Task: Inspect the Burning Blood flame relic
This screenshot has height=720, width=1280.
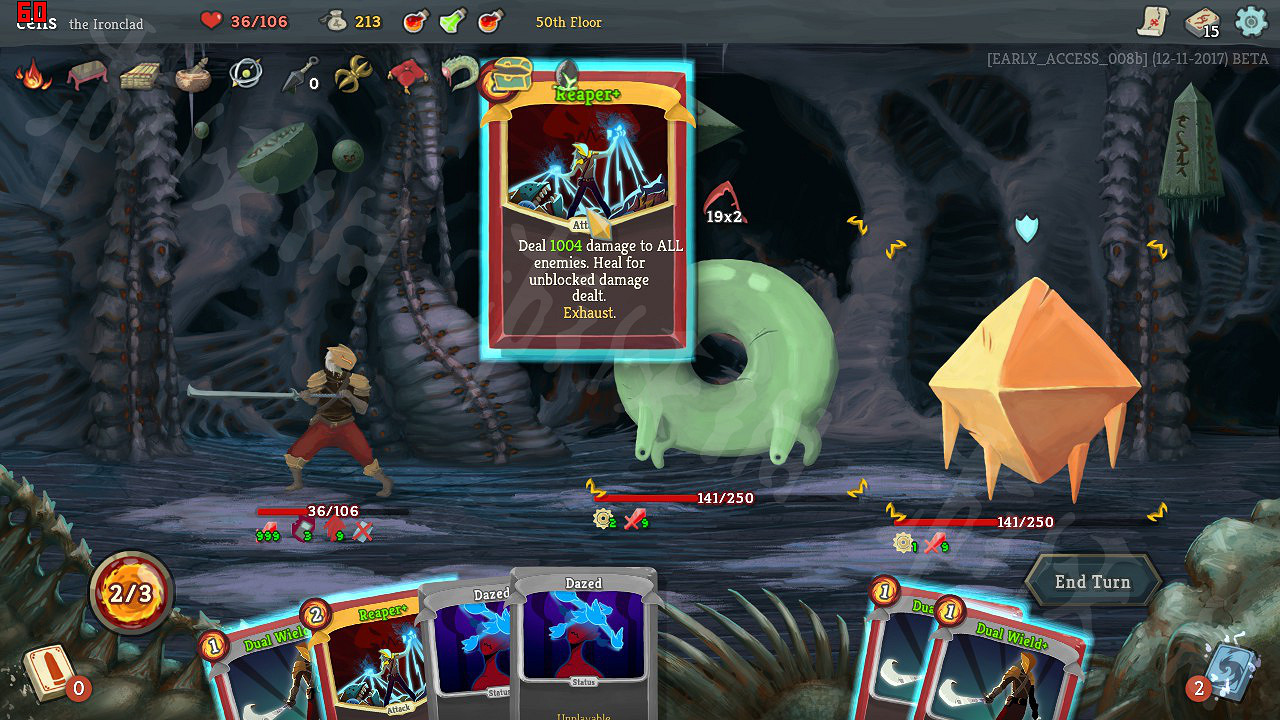Action: point(34,75)
